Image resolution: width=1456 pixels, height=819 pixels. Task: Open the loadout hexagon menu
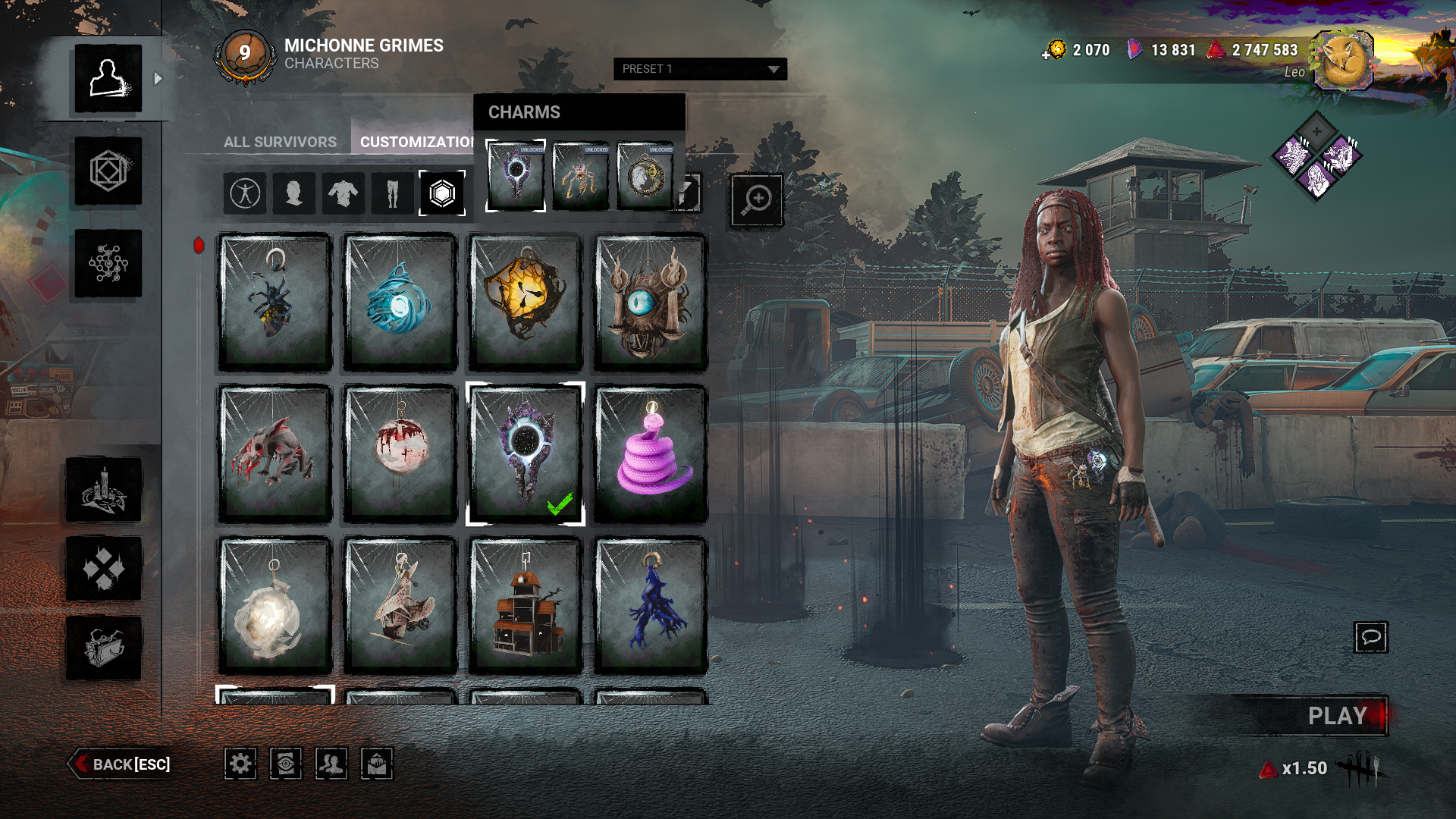pyautogui.click(x=108, y=171)
